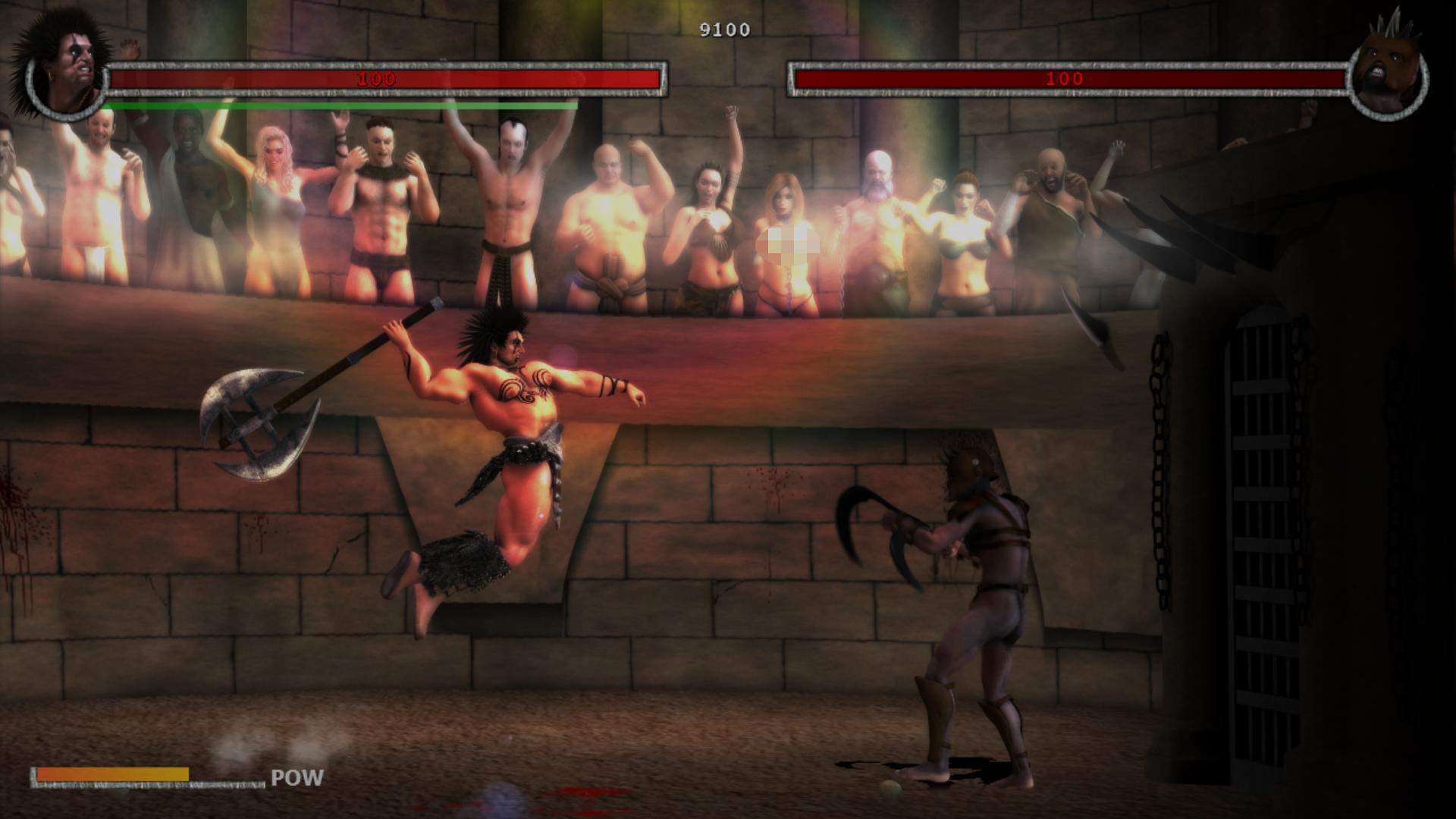The image size is (1456, 819).
Task: Click the POW label in the corner
Action: point(296,777)
